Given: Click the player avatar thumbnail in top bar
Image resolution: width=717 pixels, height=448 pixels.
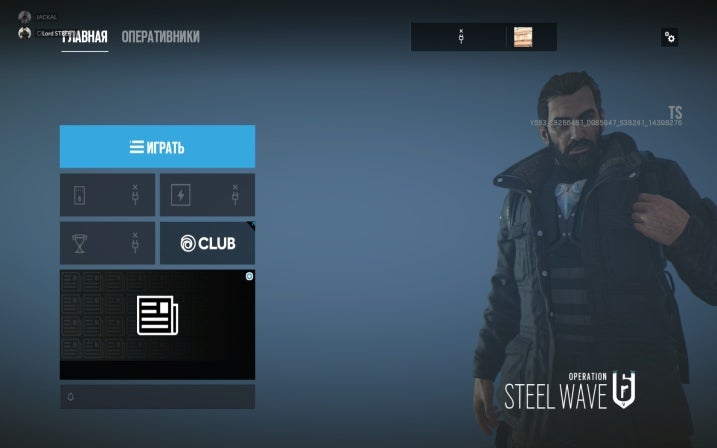Looking at the screenshot, I should (523, 37).
